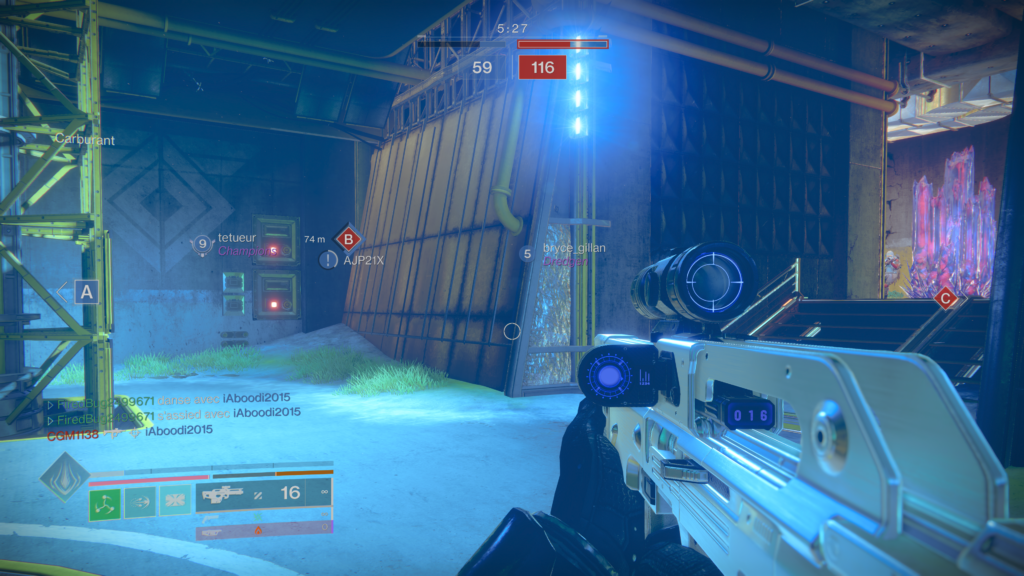Viewport: 1024px width, 576px height.
Task: Trigger the class ability cross icon
Action: tap(175, 502)
